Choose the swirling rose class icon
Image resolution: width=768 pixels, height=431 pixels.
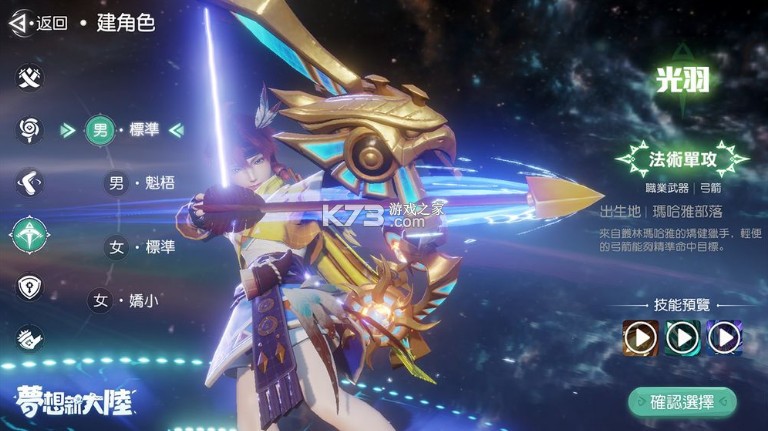[30, 129]
